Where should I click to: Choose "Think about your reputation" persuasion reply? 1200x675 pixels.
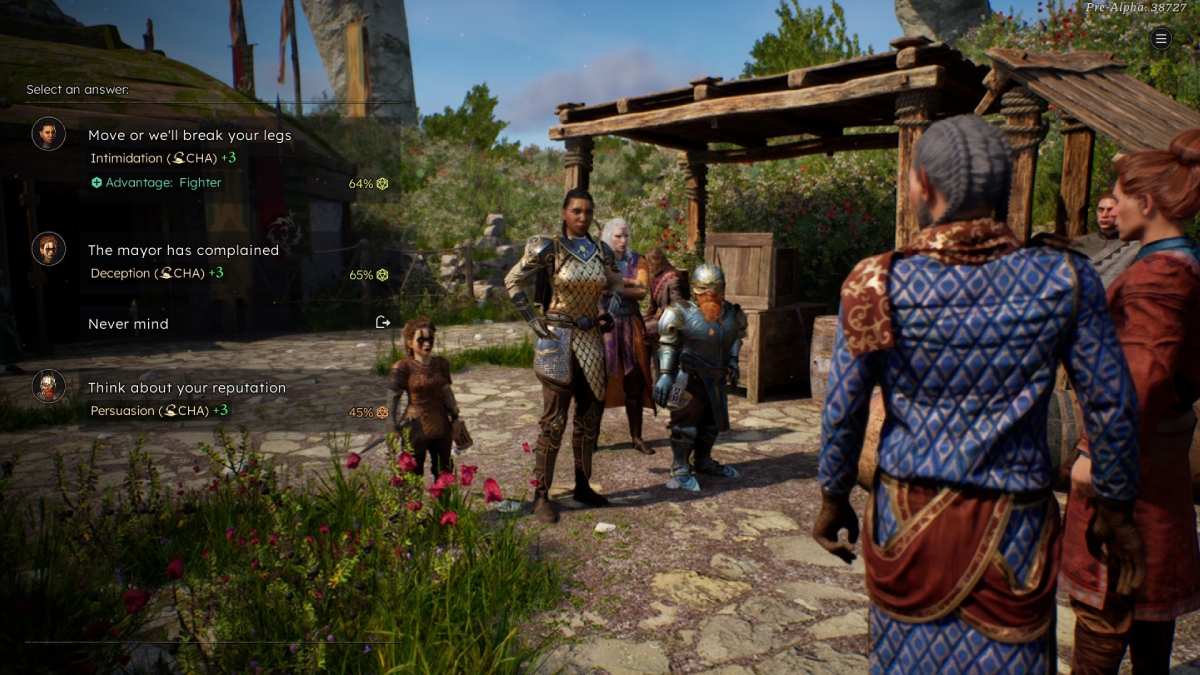tap(187, 388)
